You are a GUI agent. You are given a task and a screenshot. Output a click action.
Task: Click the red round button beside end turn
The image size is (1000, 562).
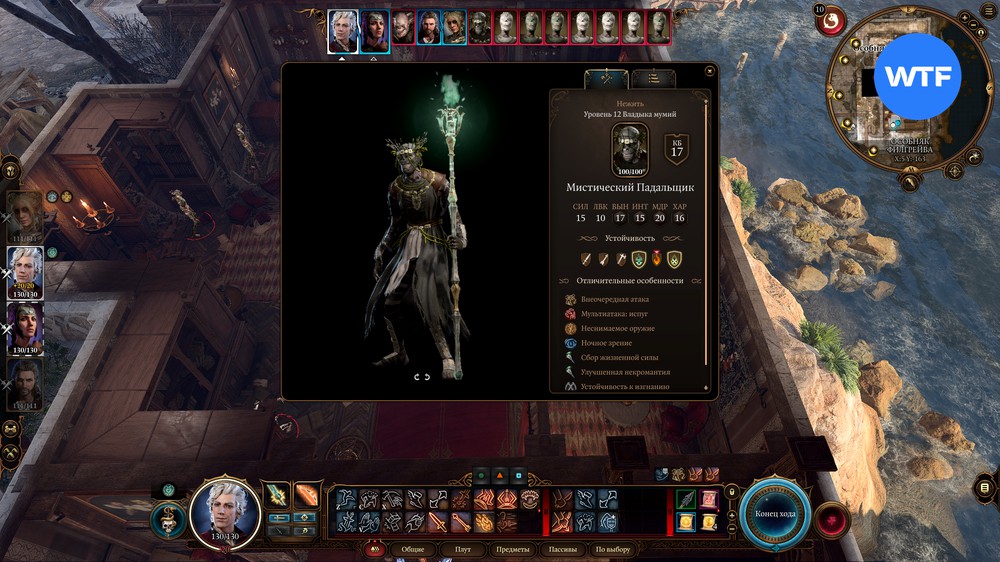point(830,520)
